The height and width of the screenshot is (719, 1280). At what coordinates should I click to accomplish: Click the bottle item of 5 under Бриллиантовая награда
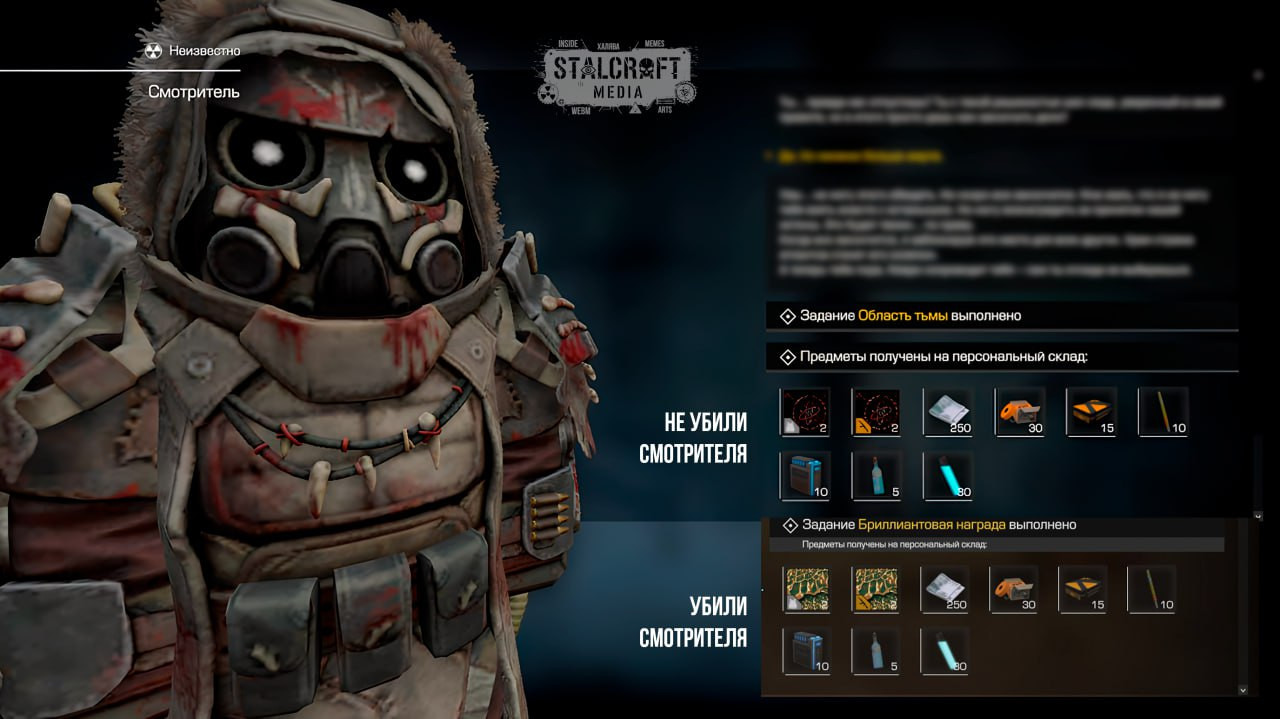click(x=876, y=650)
